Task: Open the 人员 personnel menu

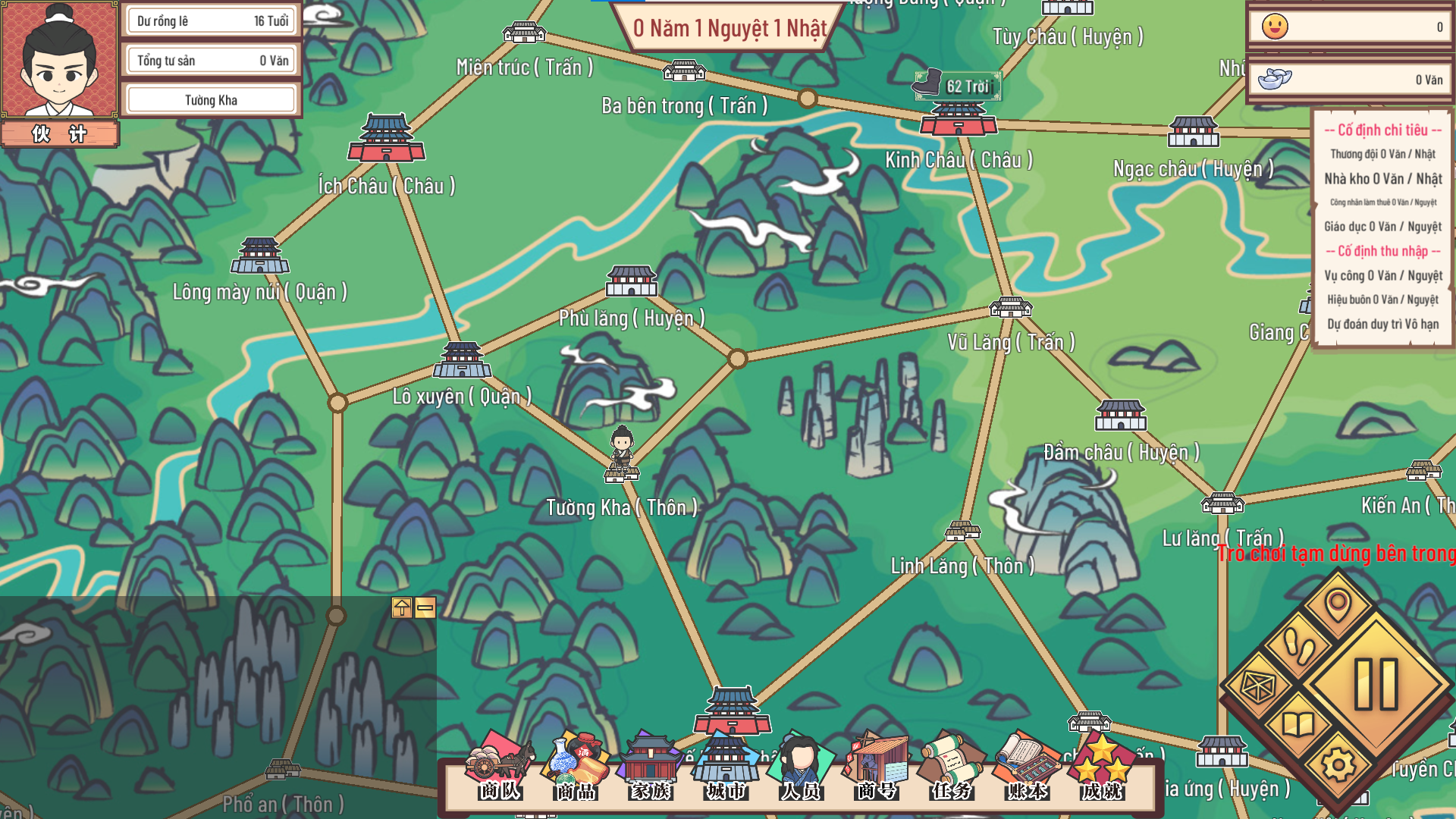Action: 801,767
